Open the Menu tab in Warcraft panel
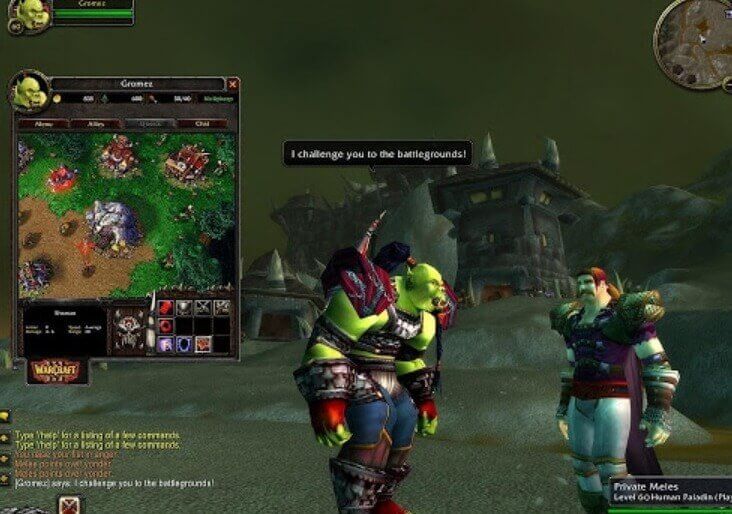Viewport: 732px width, 514px height. pos(44,124)
